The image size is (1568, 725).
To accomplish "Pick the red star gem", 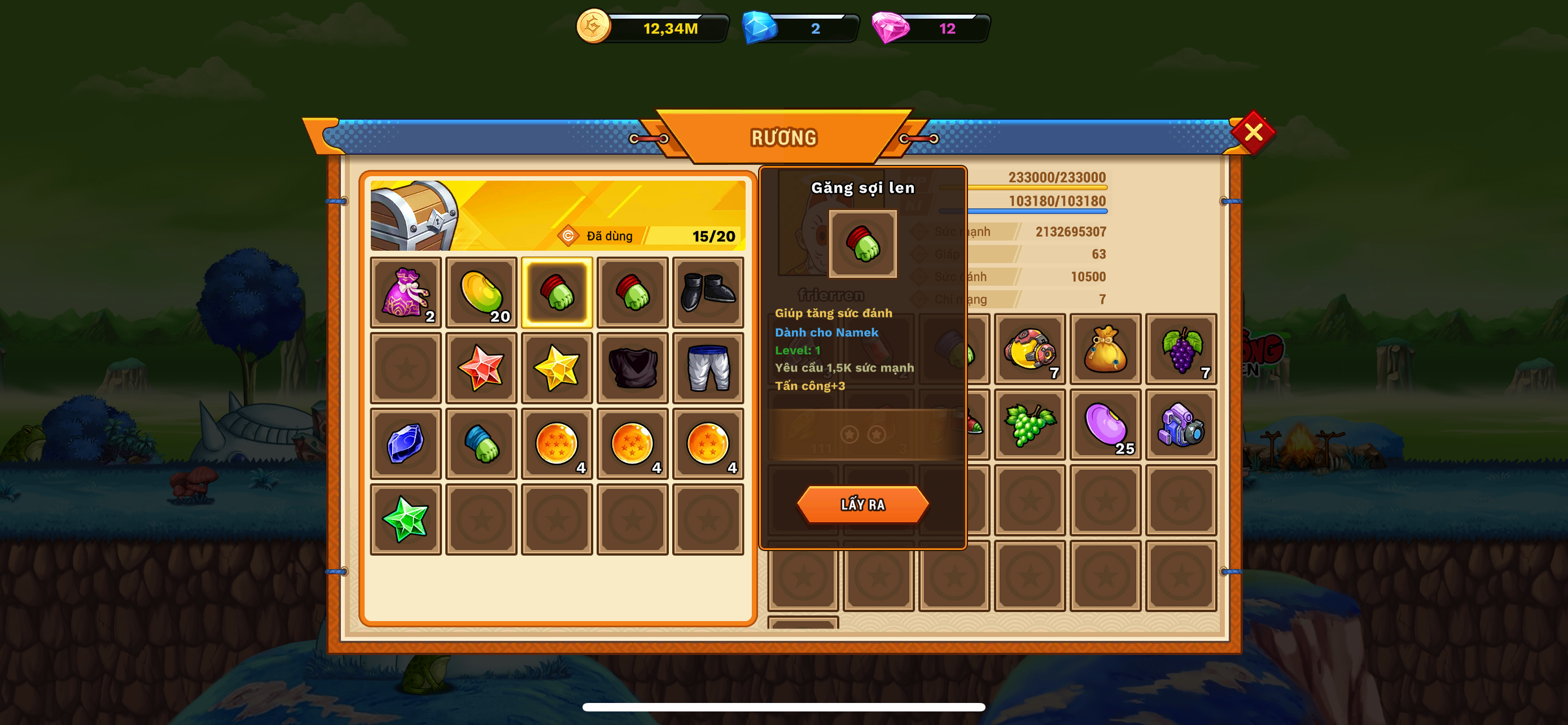I will tap(481, 368).
